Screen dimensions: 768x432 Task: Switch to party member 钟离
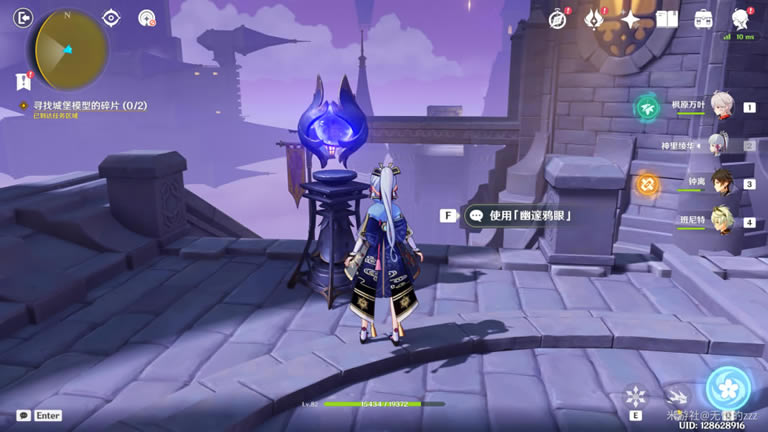[718, 184]
